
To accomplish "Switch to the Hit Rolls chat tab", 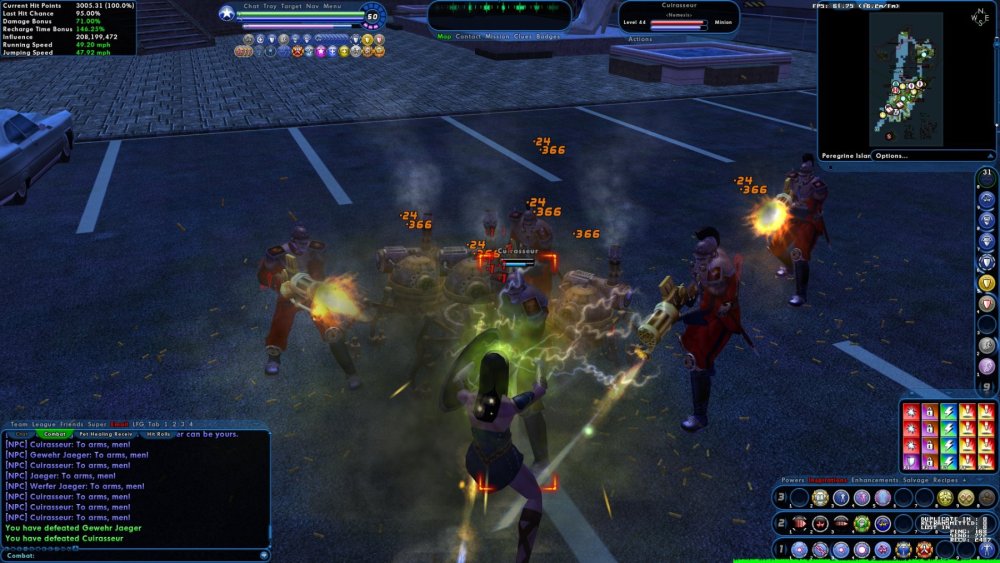I will 158,434.
